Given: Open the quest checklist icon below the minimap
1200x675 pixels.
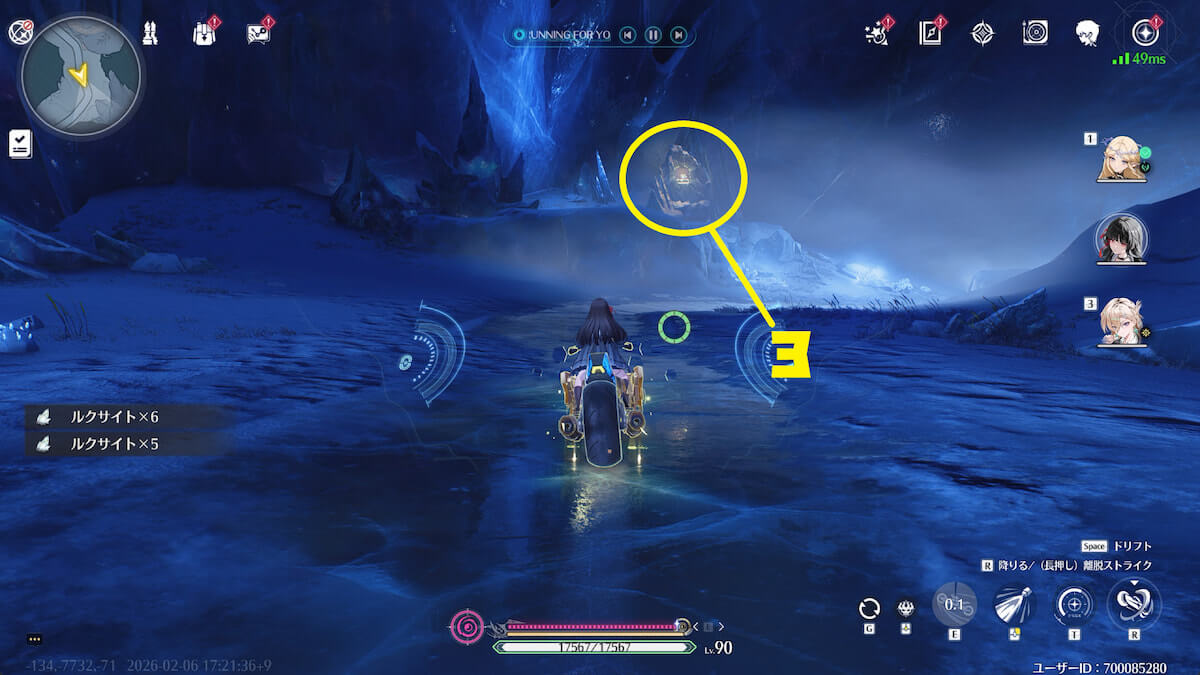Looking at the screenshot, I should tap(20, 143).
